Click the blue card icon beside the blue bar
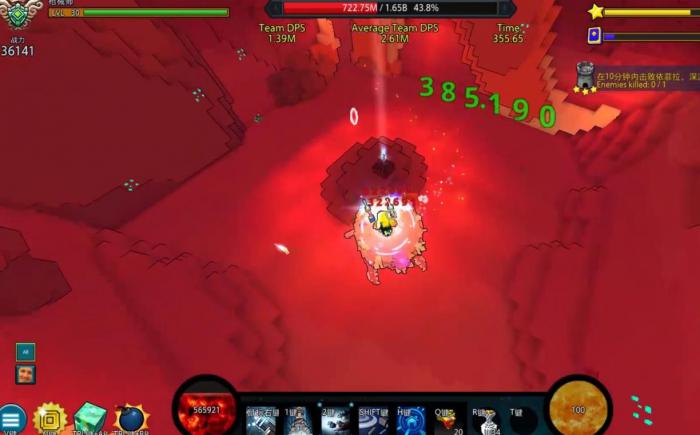 [594, 35]
